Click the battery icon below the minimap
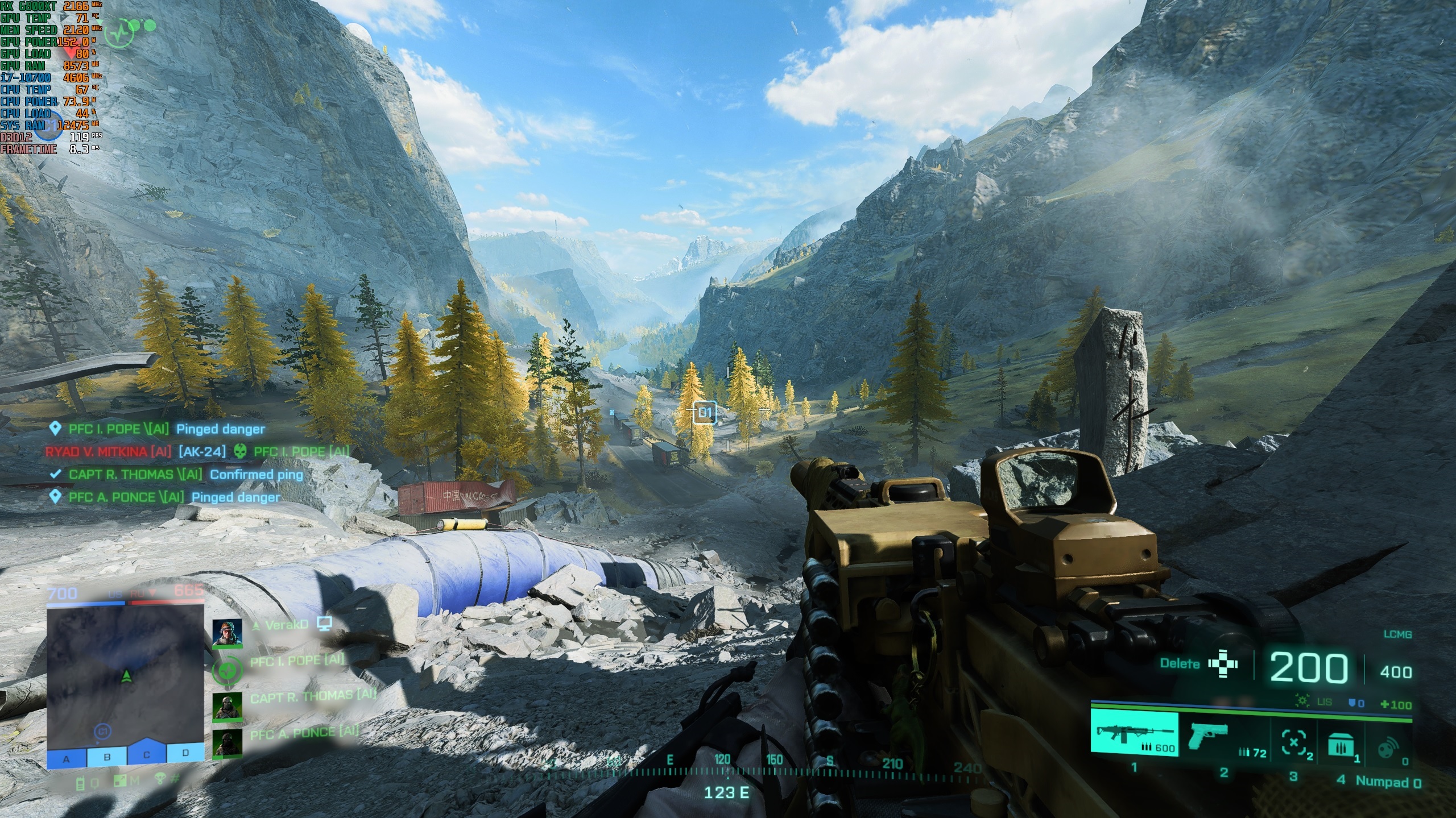This screenshot has width=1456, height=818. pos(81,783)
